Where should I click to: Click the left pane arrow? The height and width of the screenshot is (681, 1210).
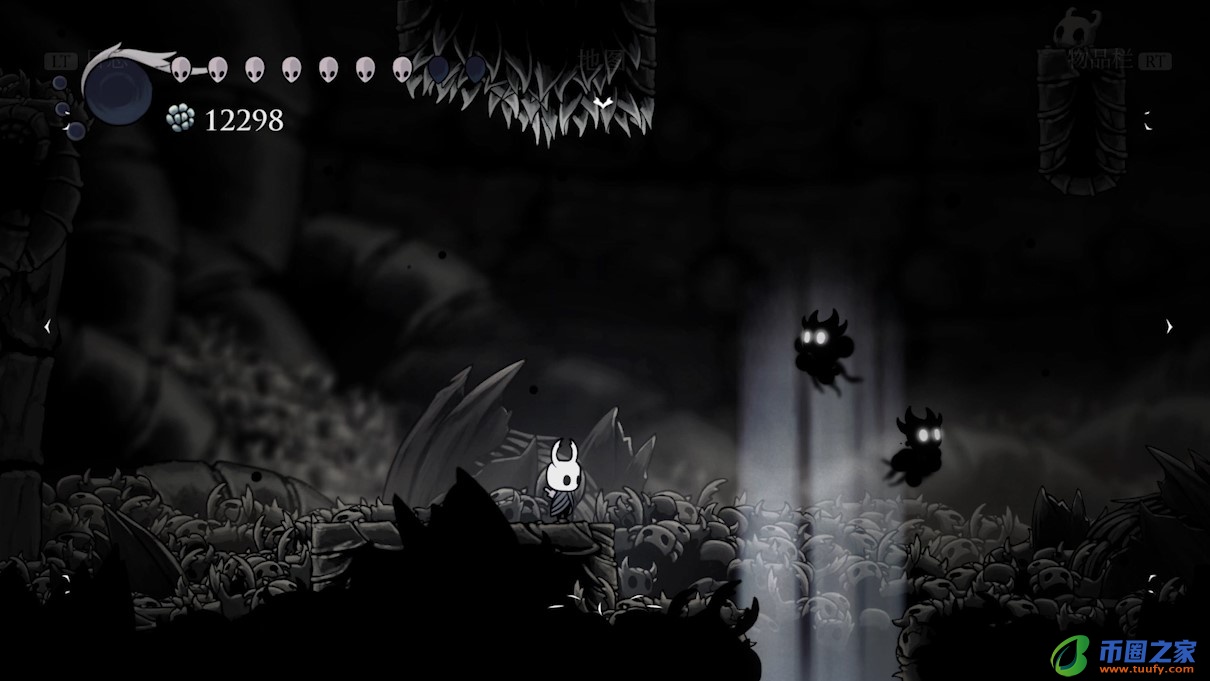click(x=47, y=326)
